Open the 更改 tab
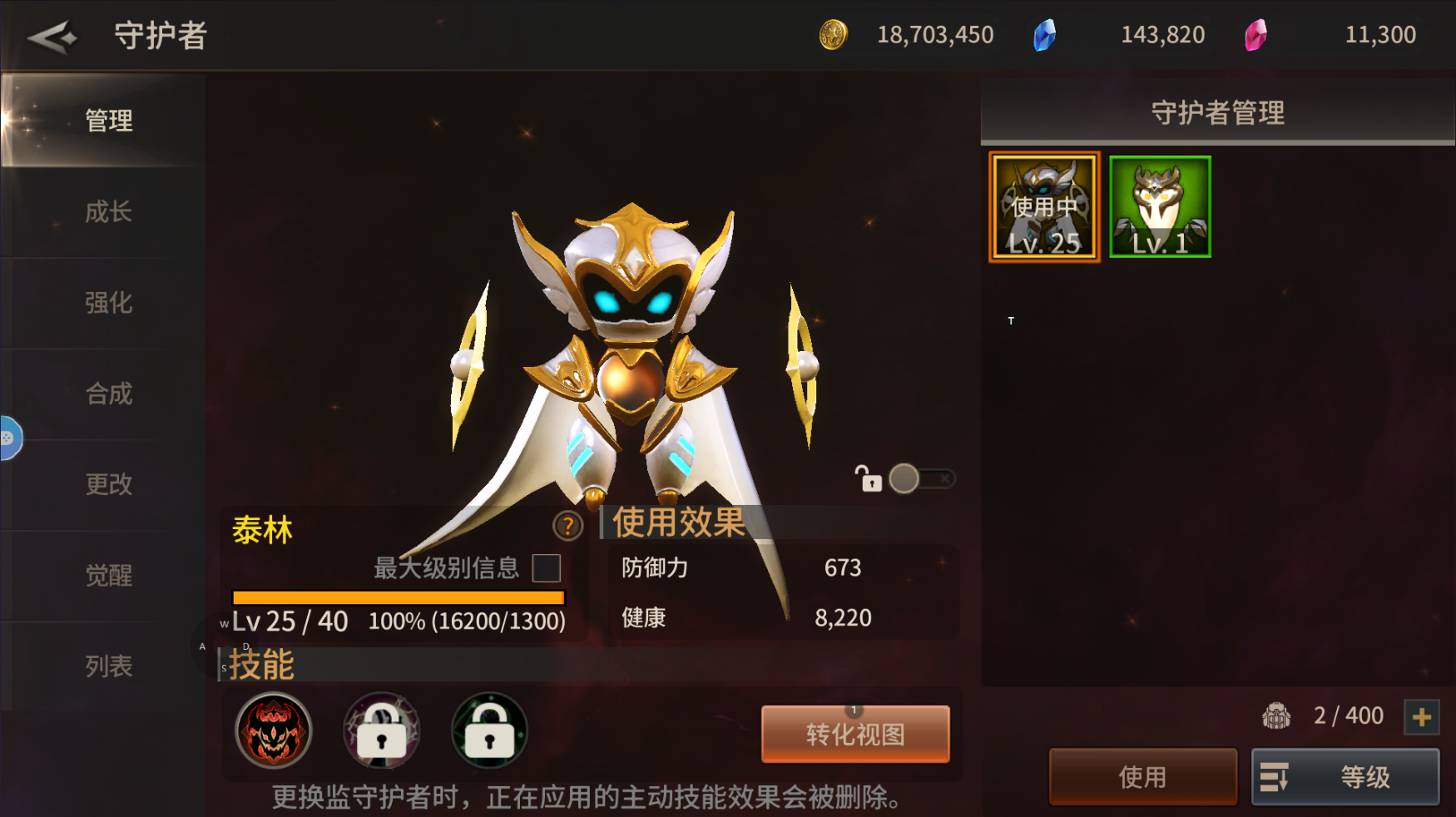The width and height of the screenshot is (1456, 817). click(108, 483)
